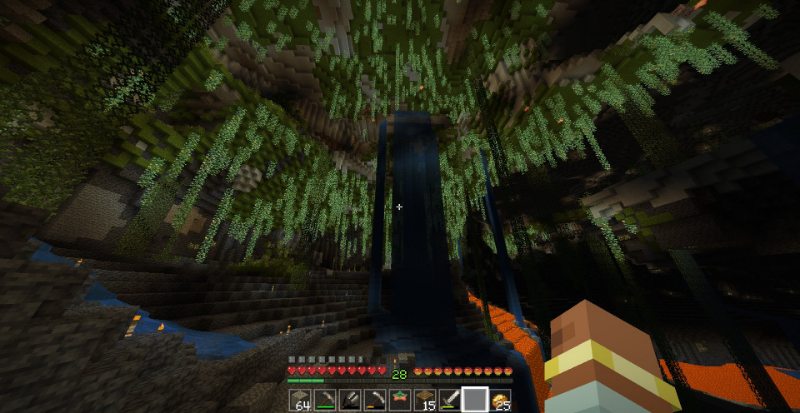Select the highlighted empty hotbar slot
The width and height of the screenshot is (800, 413).
pyautogui.click(x=475, y=400)
